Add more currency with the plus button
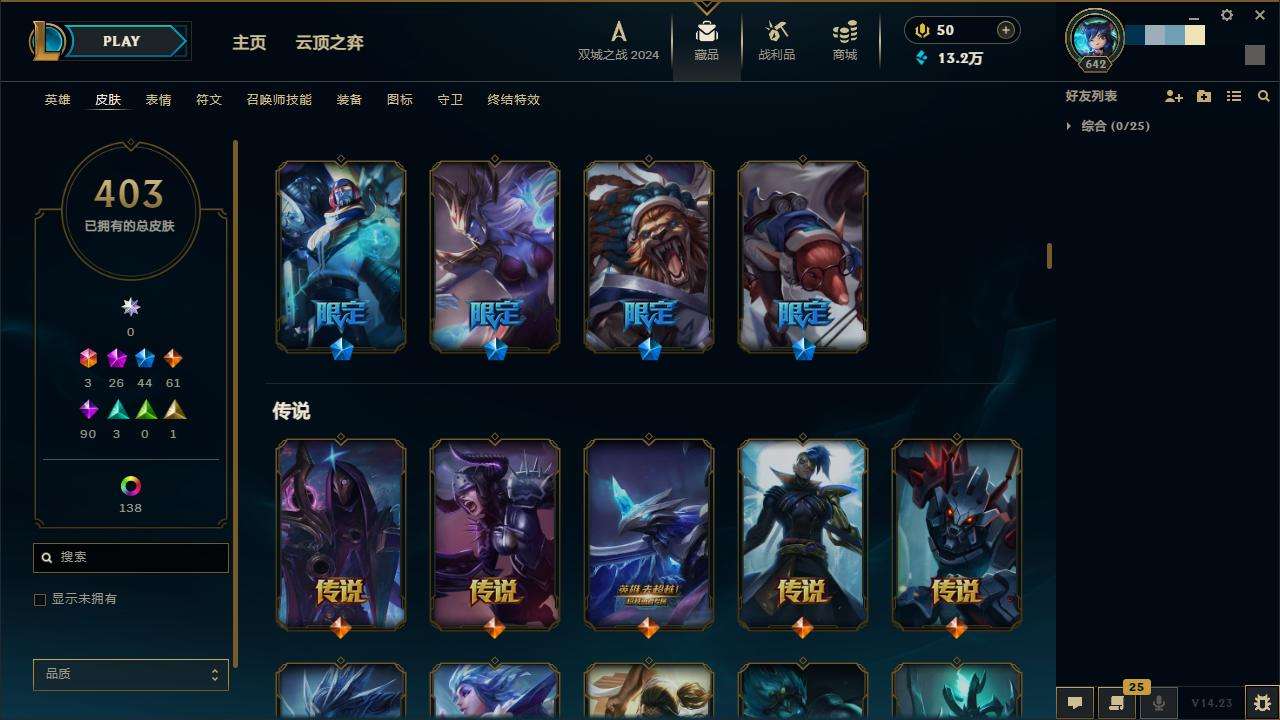The image size is (1280, 720). [1005, 30]
